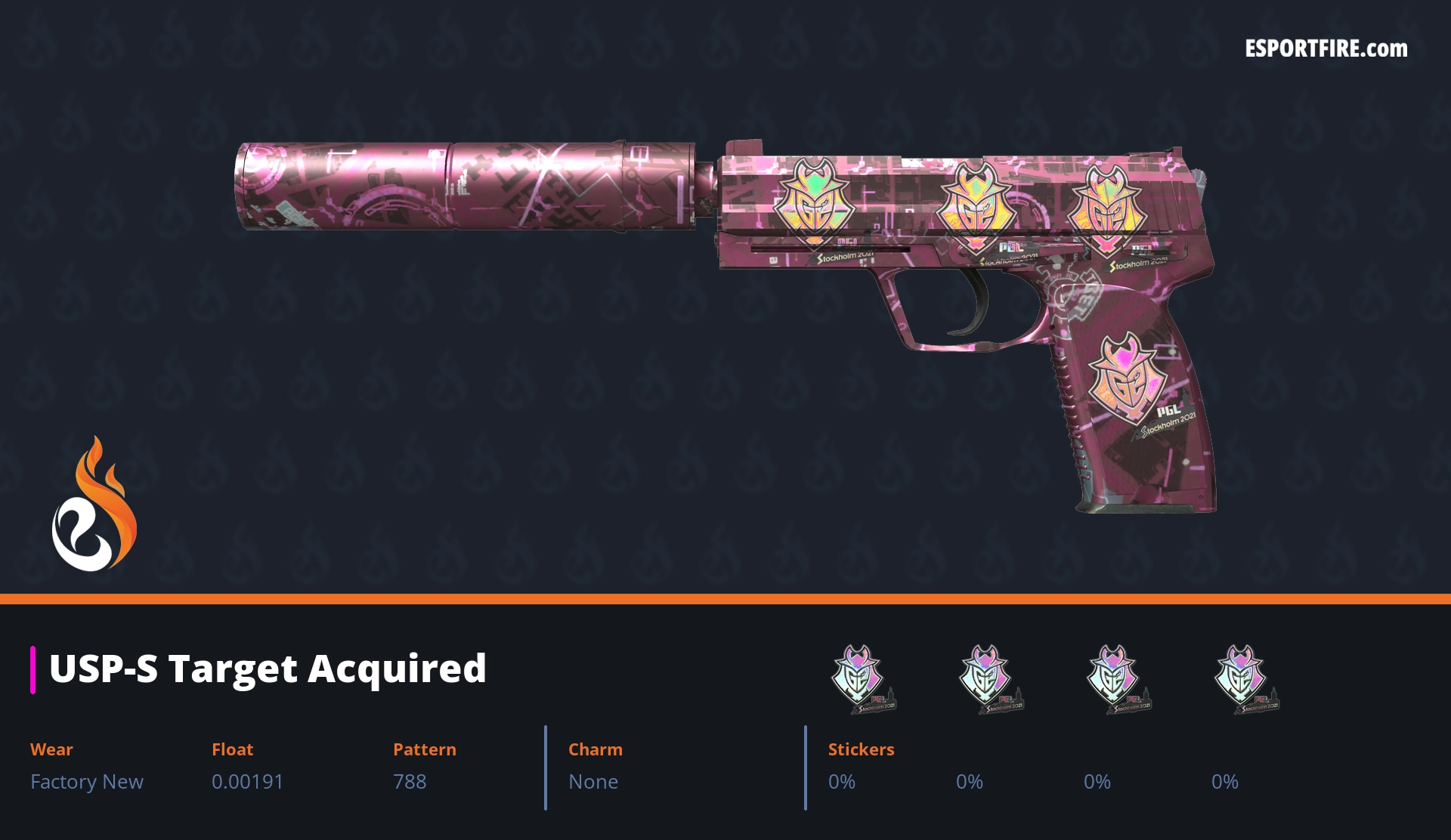
Task: Open the ESPORTFIRE.com site link
Action: [1326, 49]
